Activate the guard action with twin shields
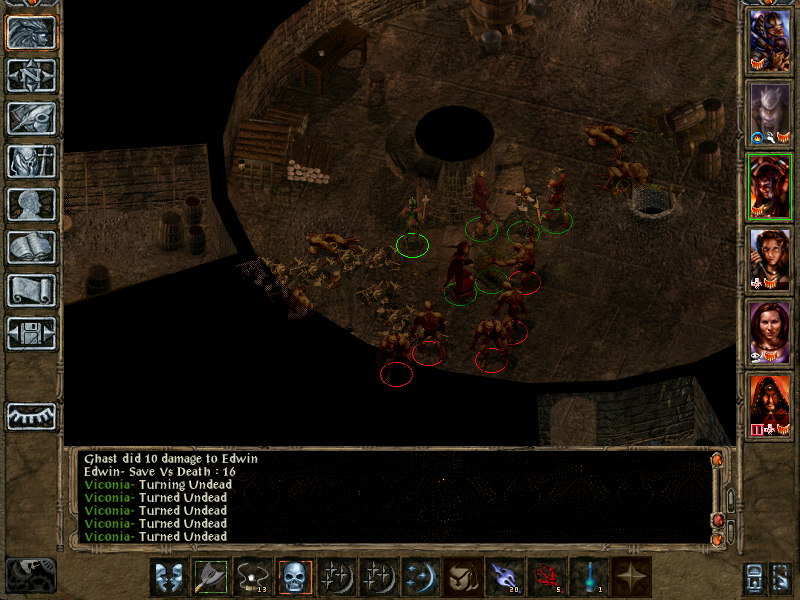Viewport: 800px width, 600px height. (x=169, y=577)
